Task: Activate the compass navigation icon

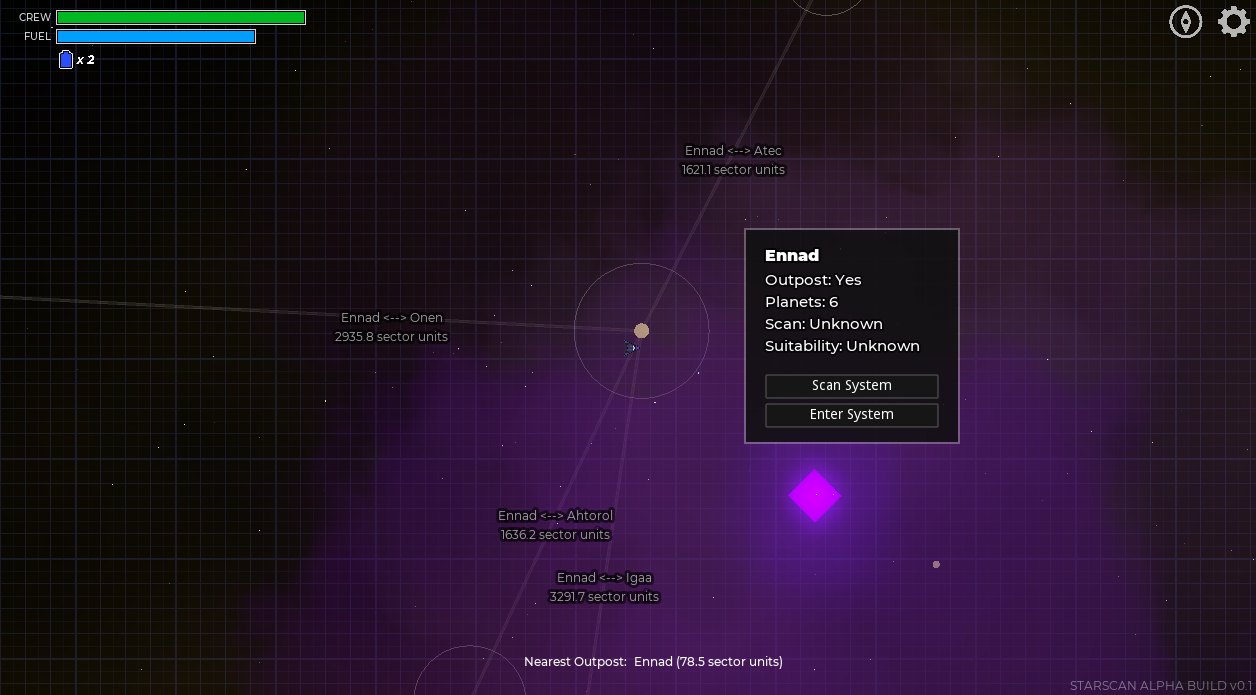Action: (x=1185, y=21)
